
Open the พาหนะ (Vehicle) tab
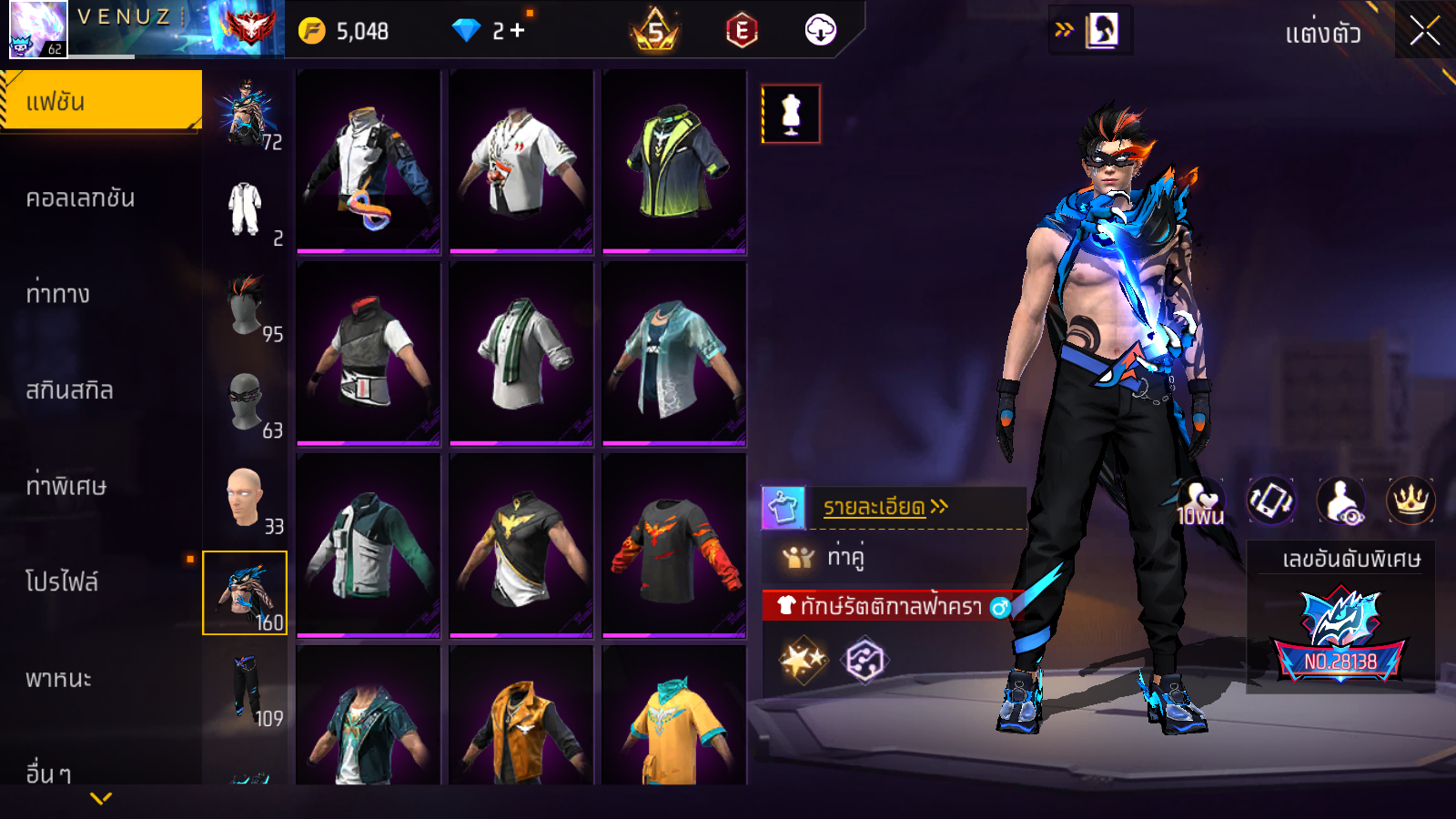tap(59, 679)
